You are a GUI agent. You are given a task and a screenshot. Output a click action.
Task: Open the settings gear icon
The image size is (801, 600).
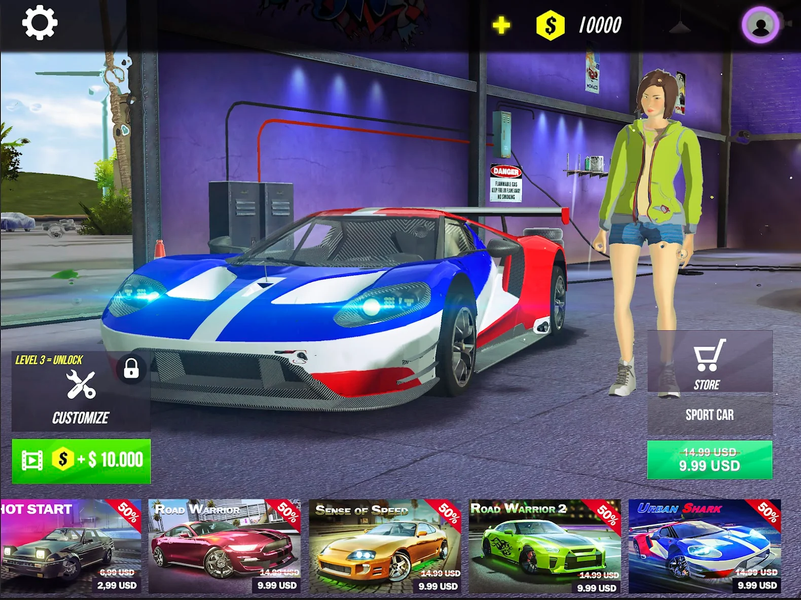tap(40, 22)
